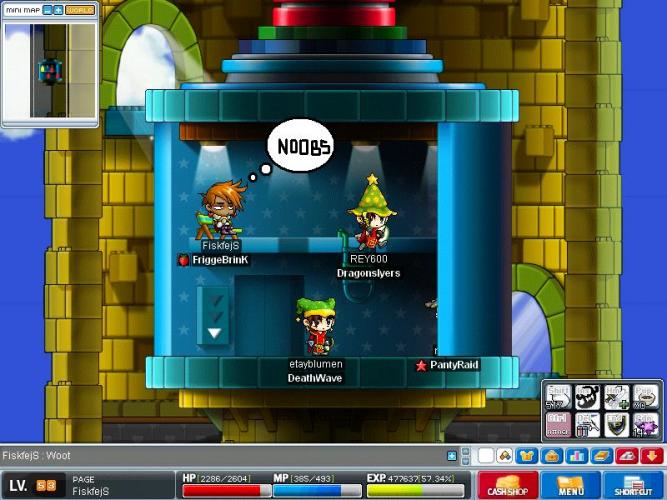The image size is (667, 500).
Task: Minimize the mini map with the minus button
Action: [x=45, y=10]
